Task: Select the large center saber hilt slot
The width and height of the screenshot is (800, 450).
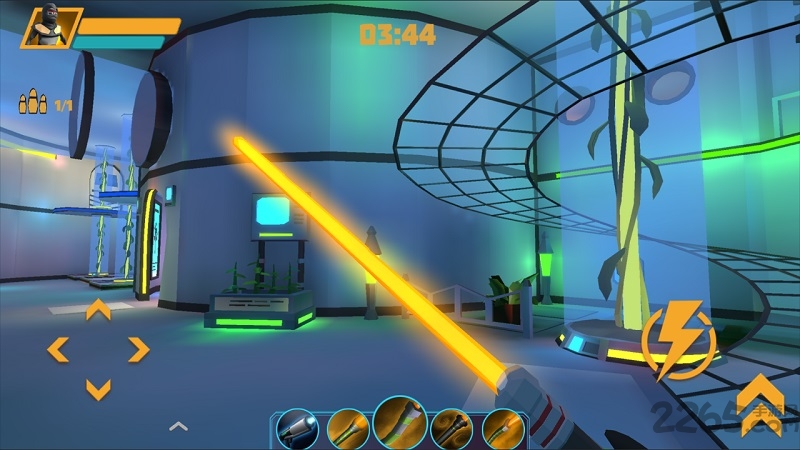Action: click(400, 422)
